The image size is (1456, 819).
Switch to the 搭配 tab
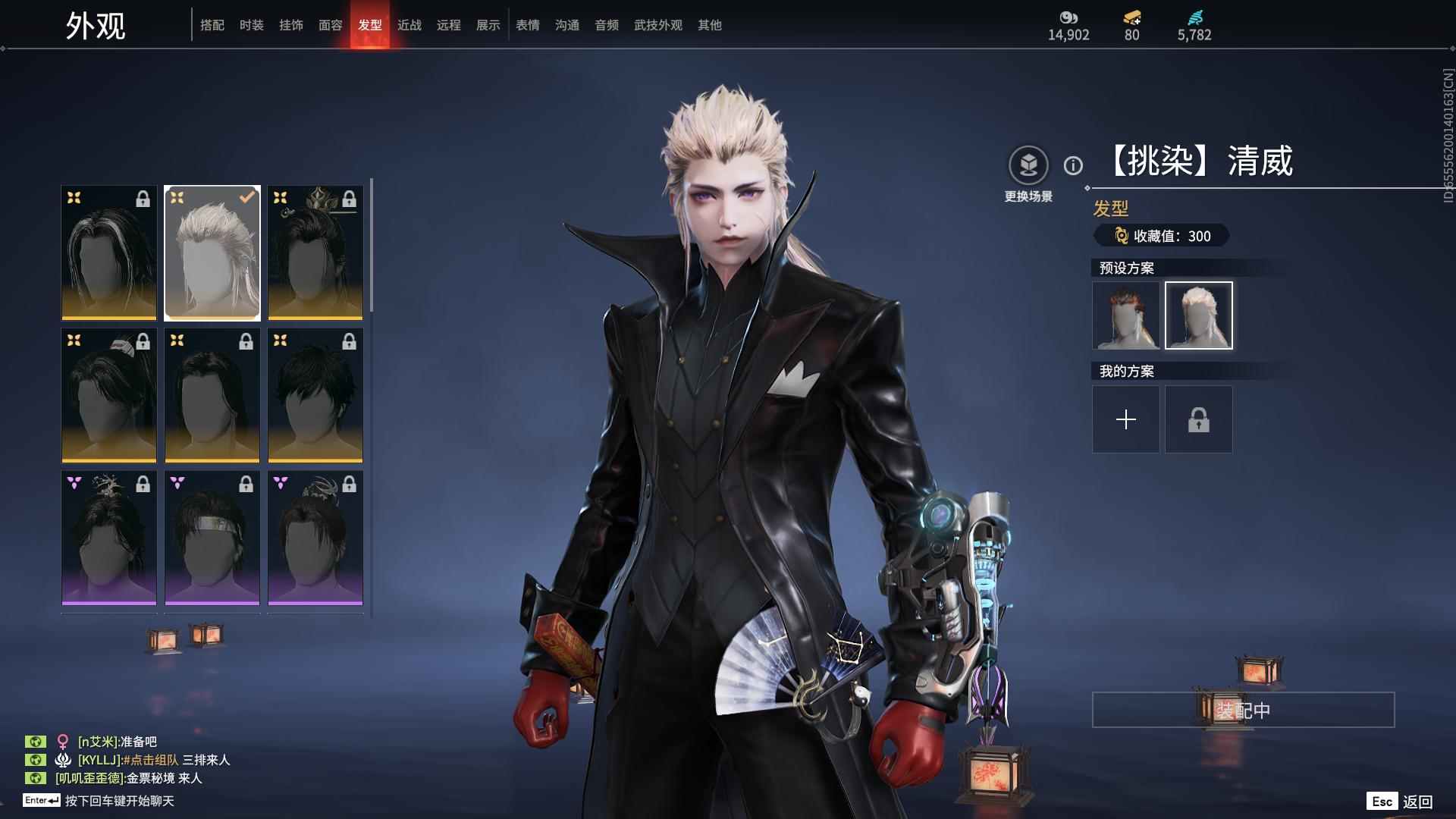point(212,25)
